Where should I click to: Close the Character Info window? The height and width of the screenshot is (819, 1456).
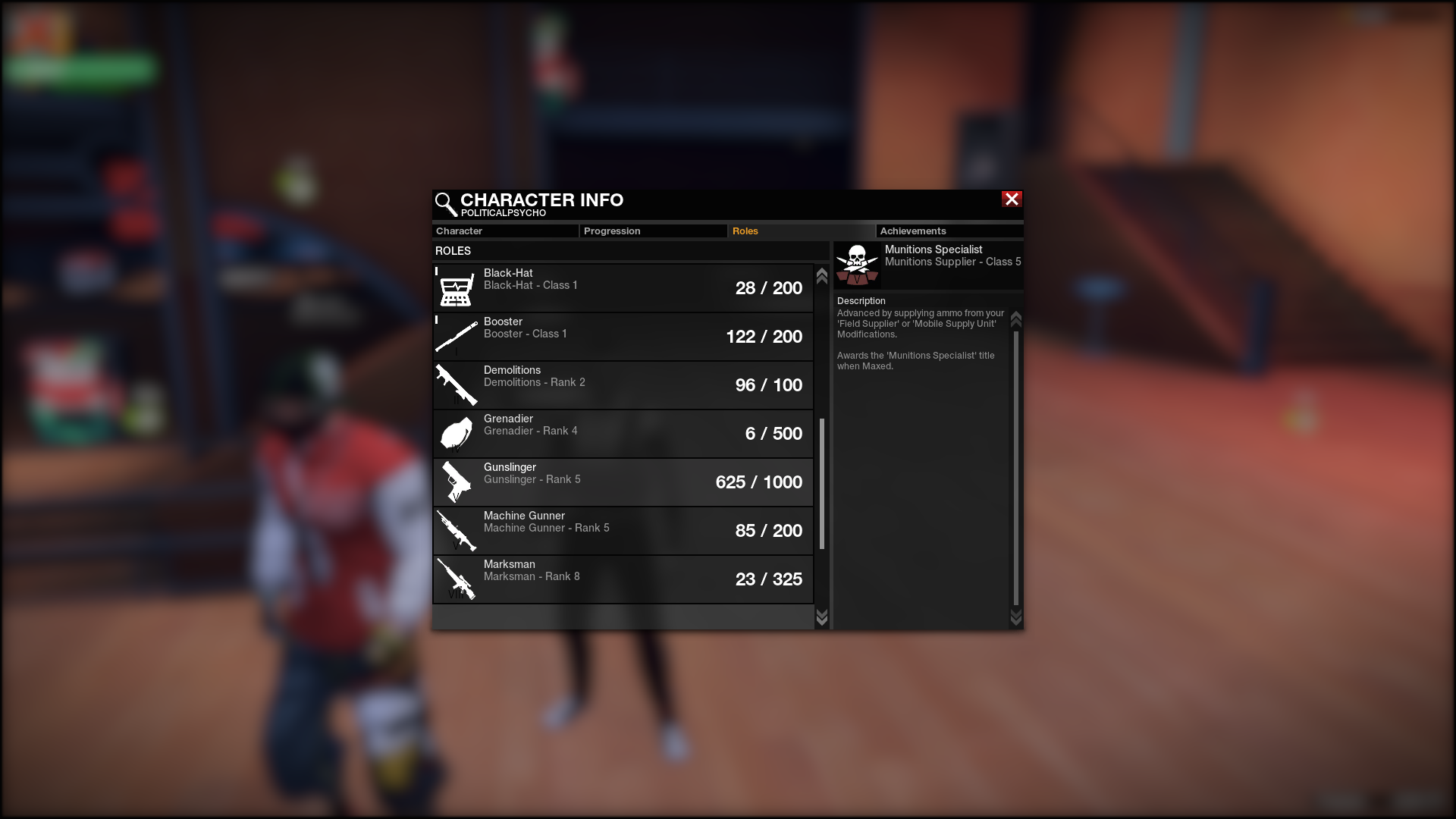pyautogui.click(x=1012, y=199)
